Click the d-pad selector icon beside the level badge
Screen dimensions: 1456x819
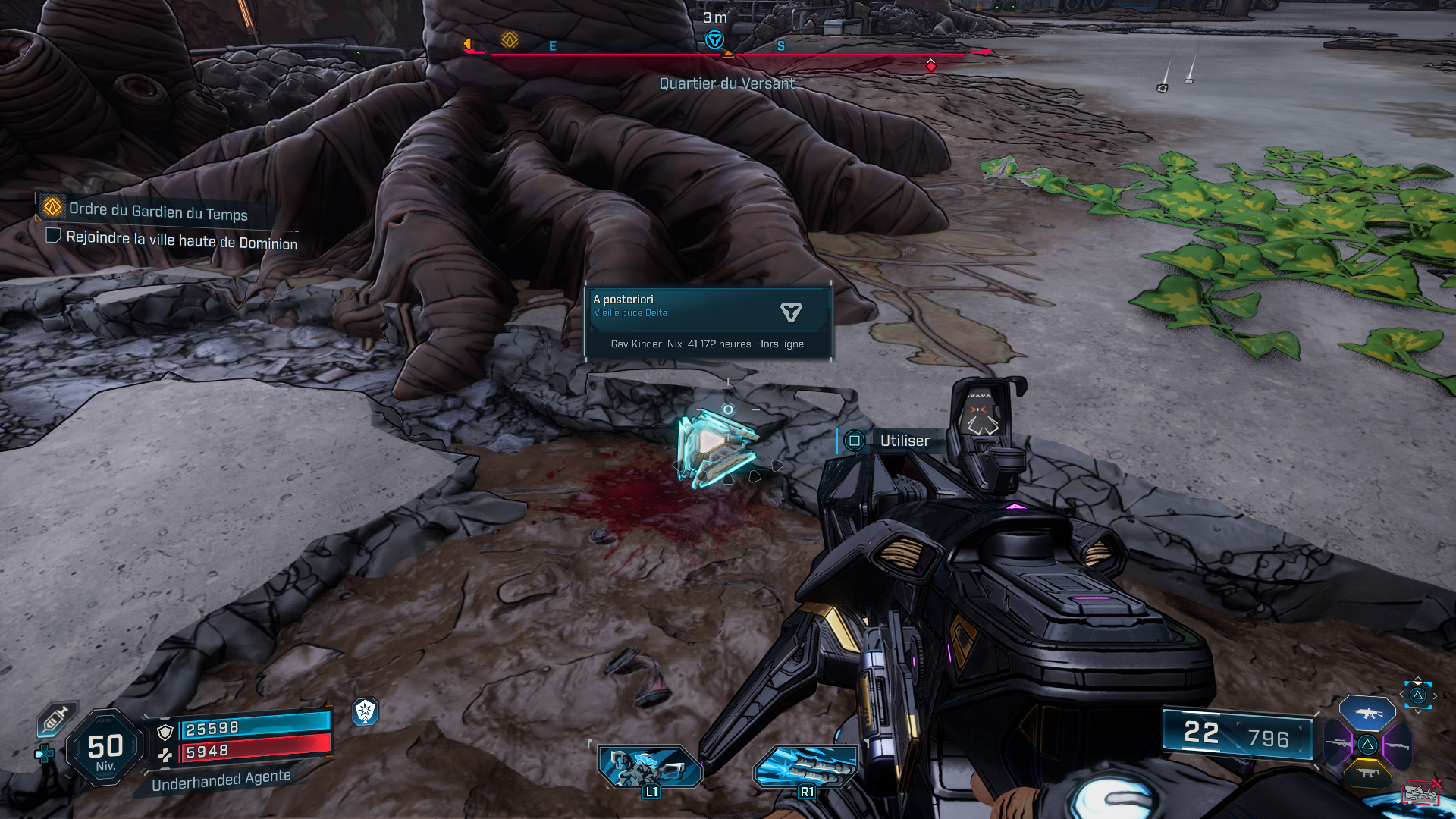45,753
